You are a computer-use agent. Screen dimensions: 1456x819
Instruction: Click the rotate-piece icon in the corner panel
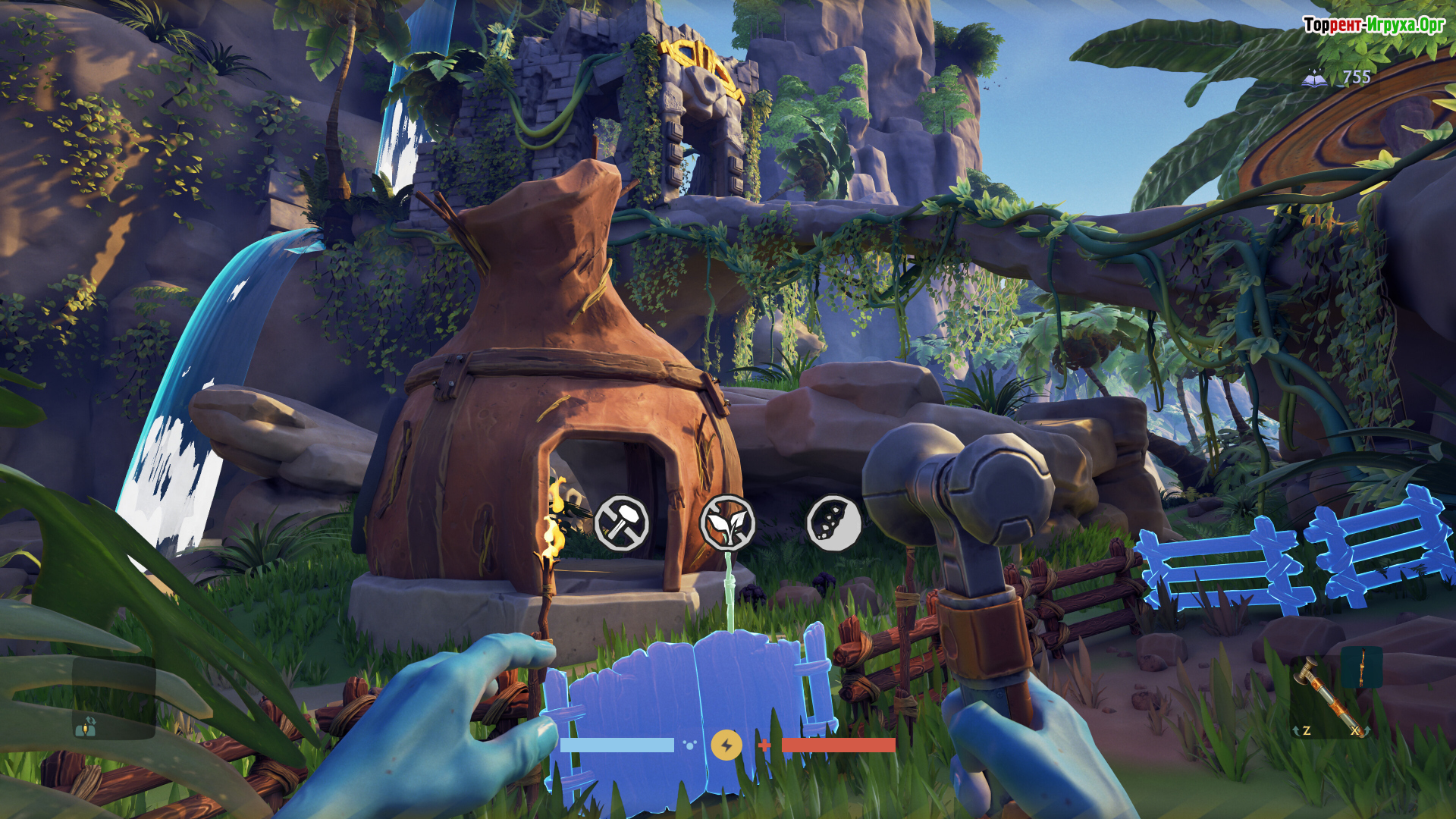[86, 726]
